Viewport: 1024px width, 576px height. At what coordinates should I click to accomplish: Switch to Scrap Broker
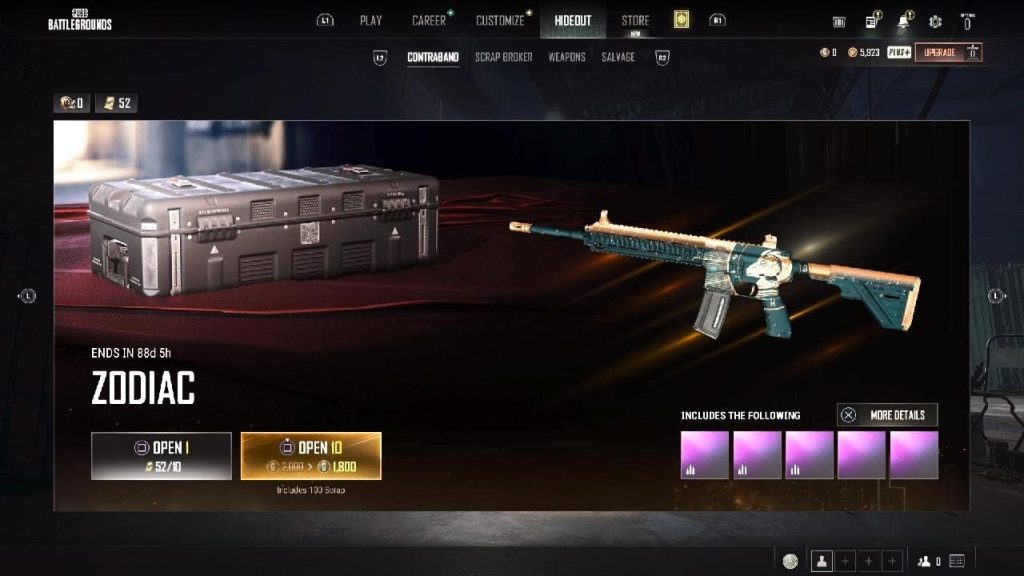(503, 57)
